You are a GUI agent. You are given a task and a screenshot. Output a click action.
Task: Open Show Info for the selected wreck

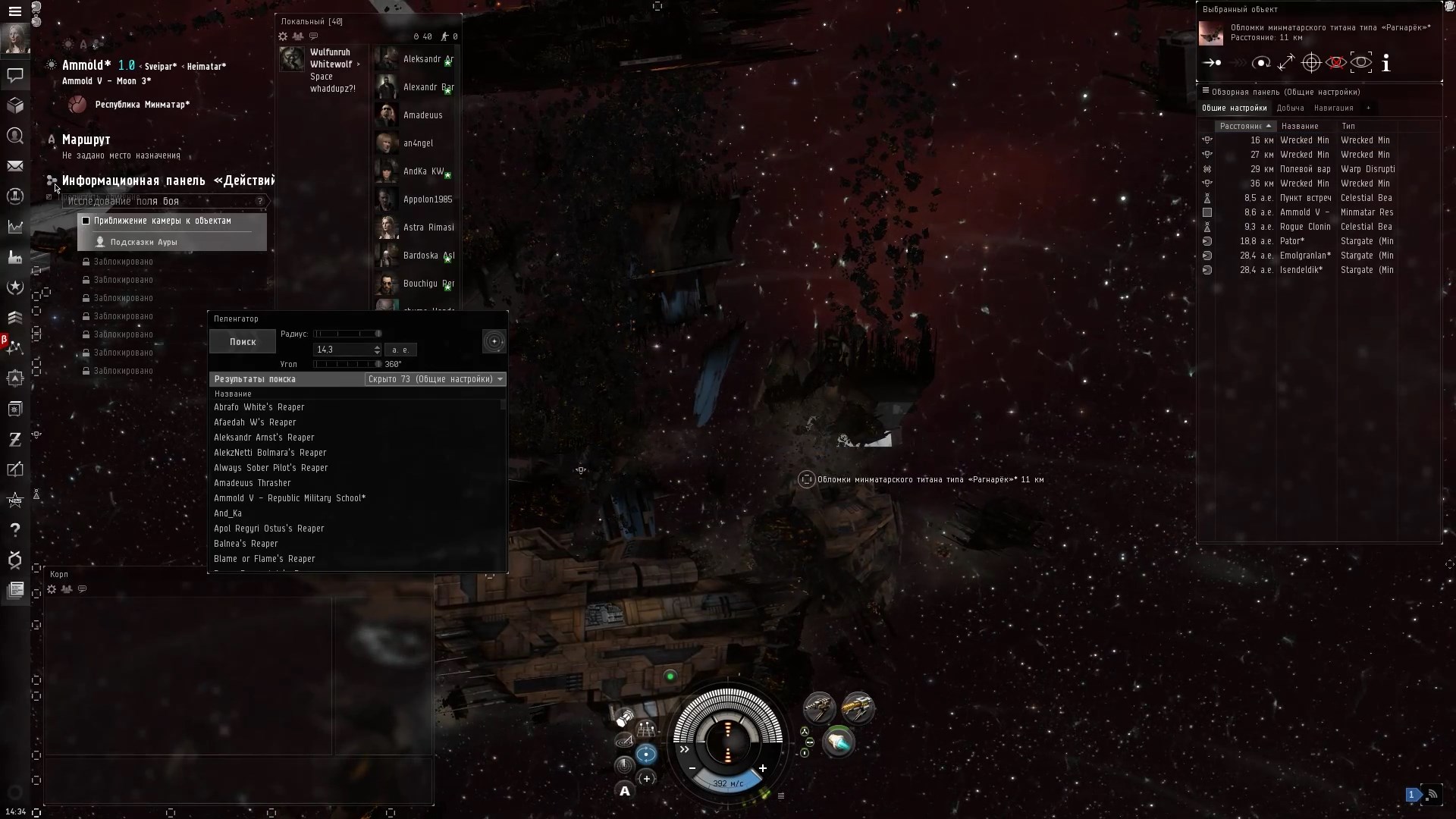pyautogui.click(x=1385, y=63)
